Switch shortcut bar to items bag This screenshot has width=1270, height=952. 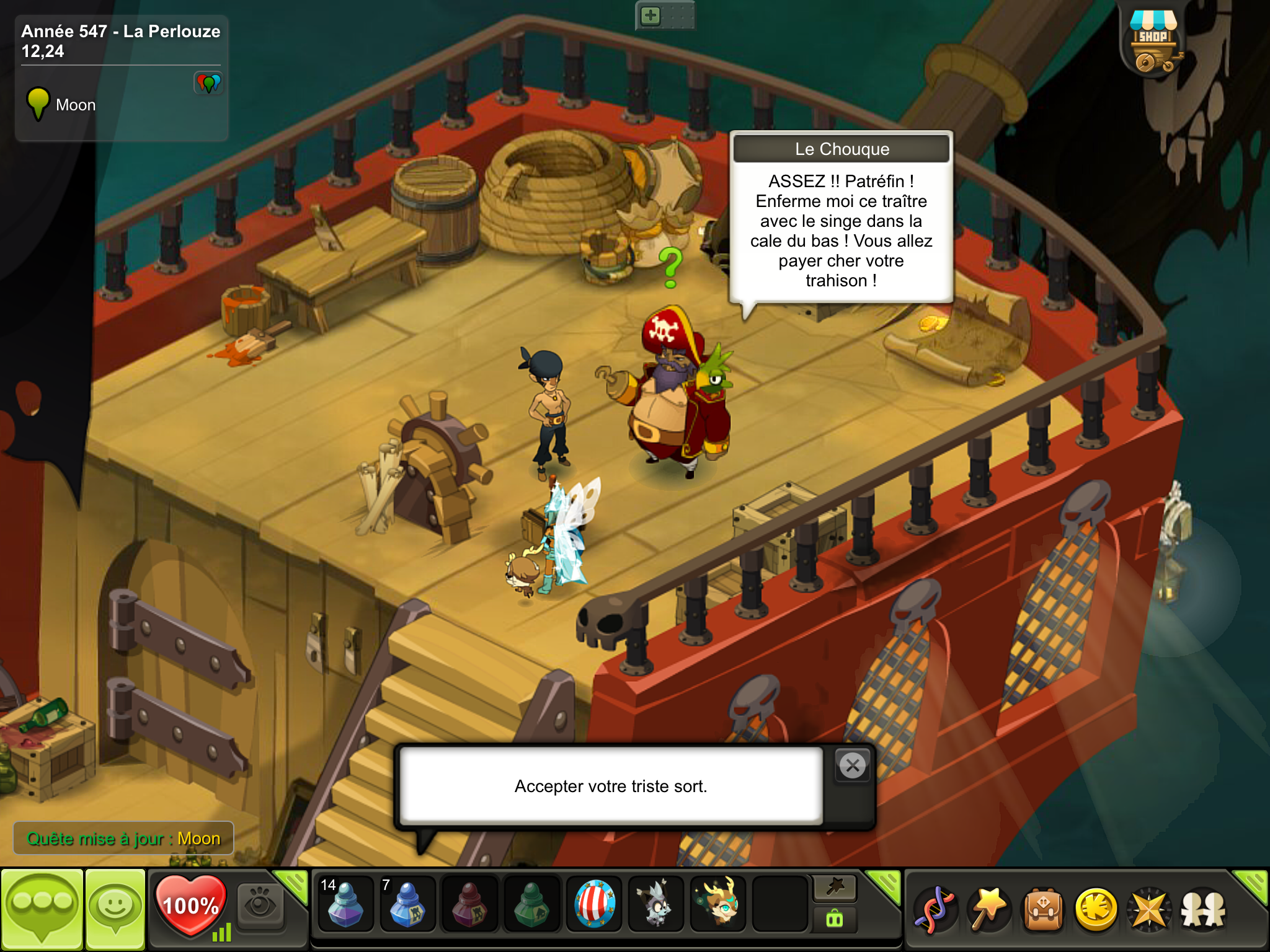point(835,920)
